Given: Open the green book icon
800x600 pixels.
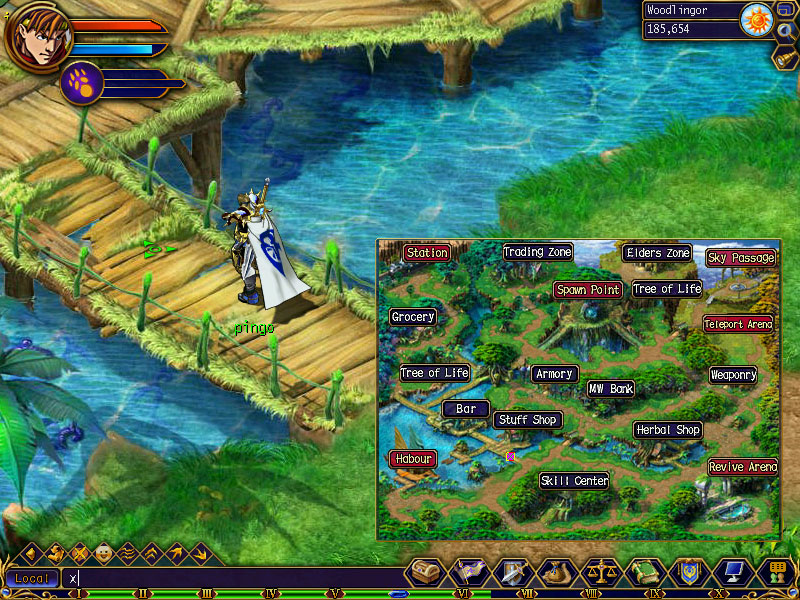Looking at the screenshot, I should [x=644, y=573].
